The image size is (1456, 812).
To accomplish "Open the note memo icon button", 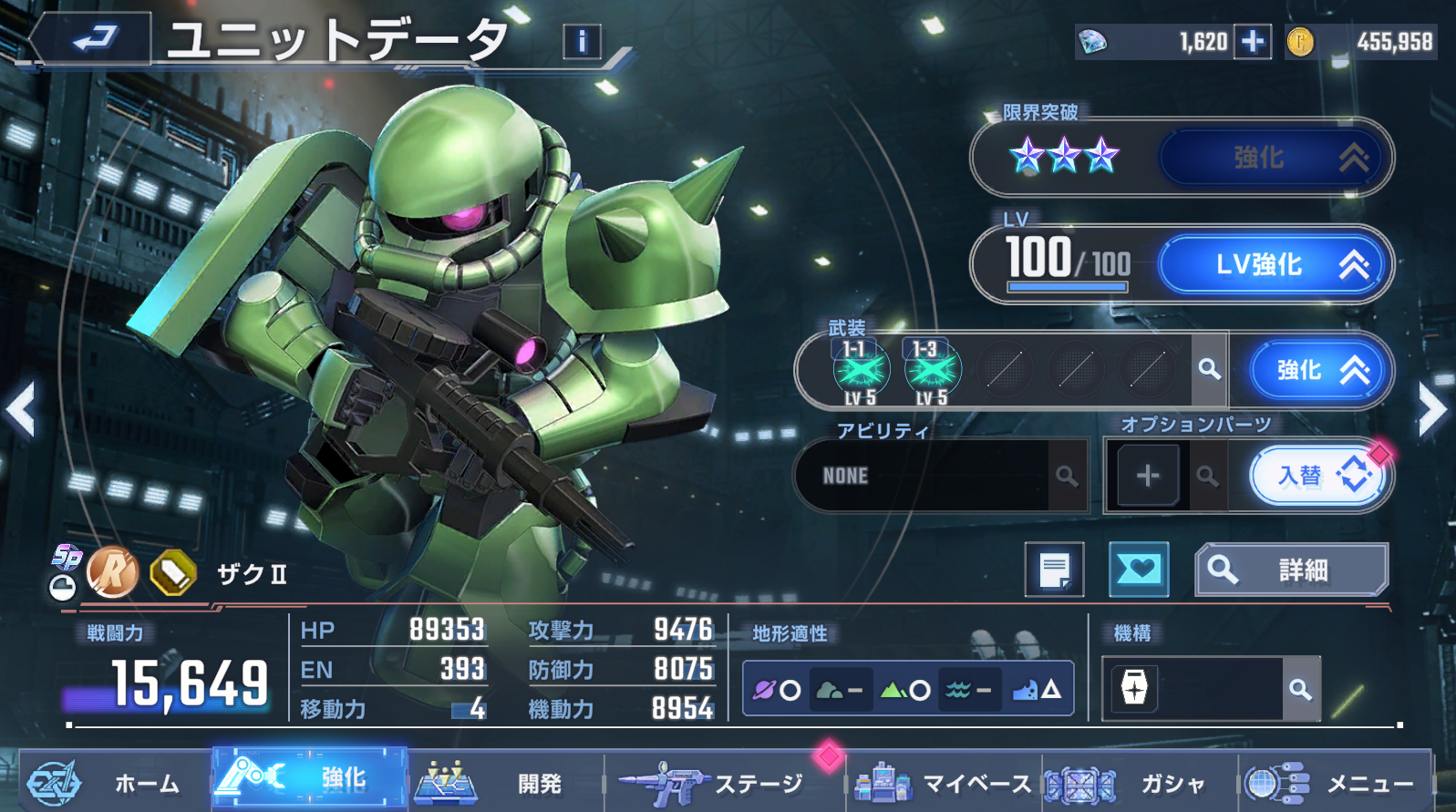I will [1054, 570].
